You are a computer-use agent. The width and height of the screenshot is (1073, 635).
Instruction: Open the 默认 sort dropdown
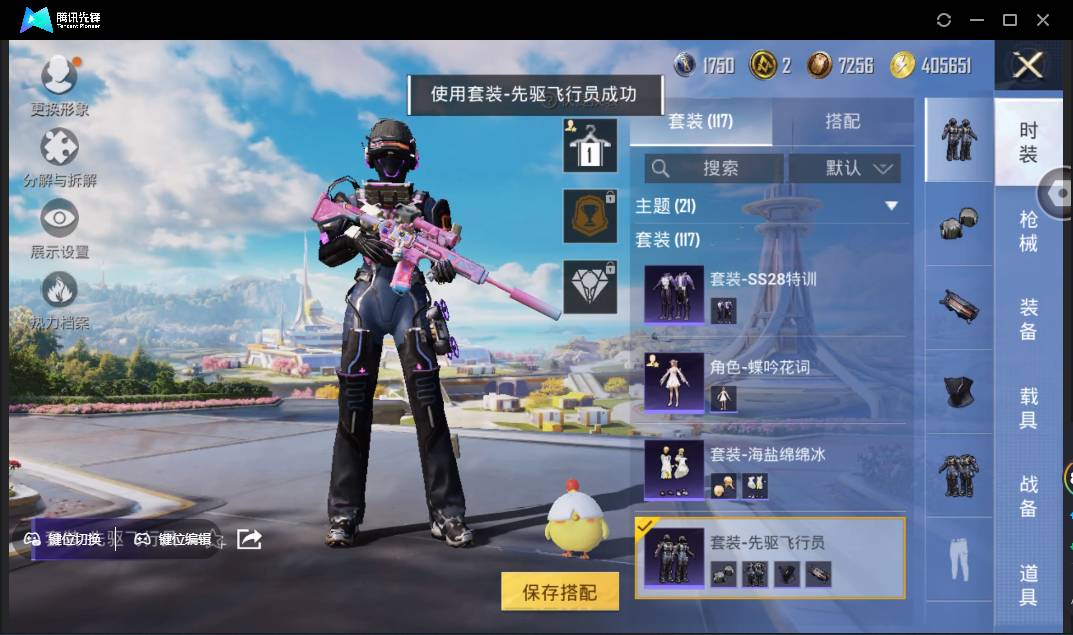point(845,168)
